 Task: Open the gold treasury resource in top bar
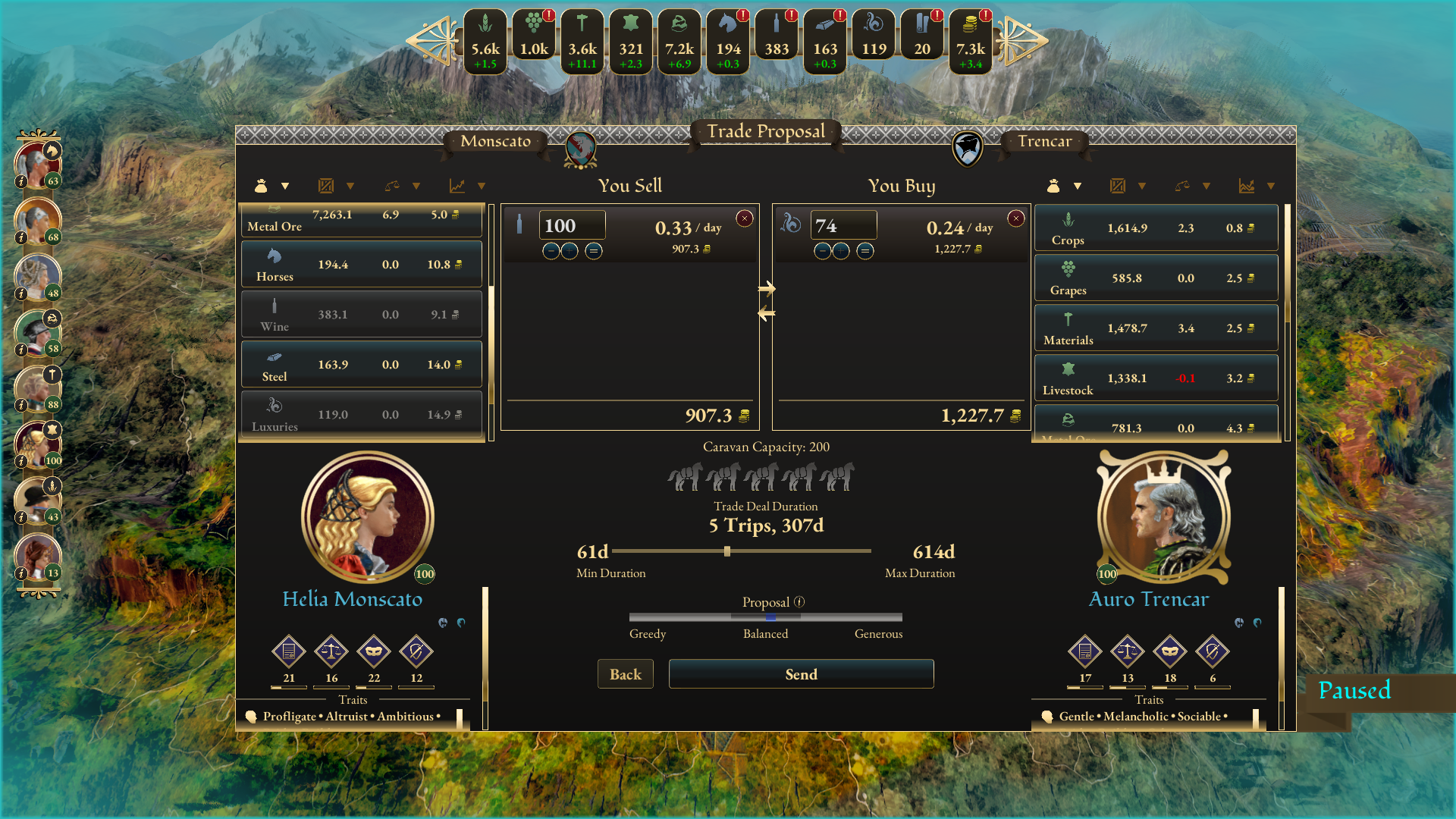[970, 42]
